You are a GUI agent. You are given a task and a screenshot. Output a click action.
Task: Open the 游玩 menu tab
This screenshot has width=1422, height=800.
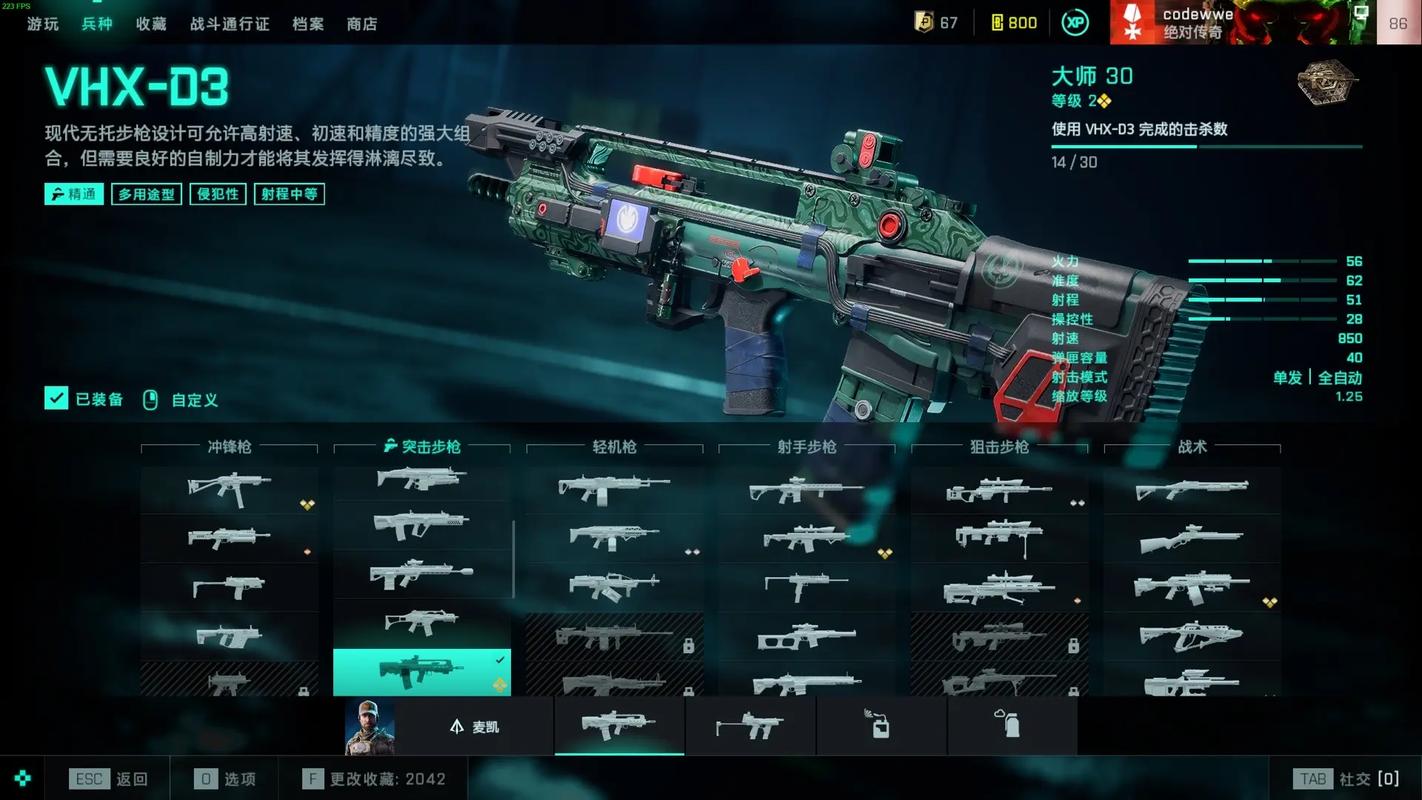click(x=43, y=23)
